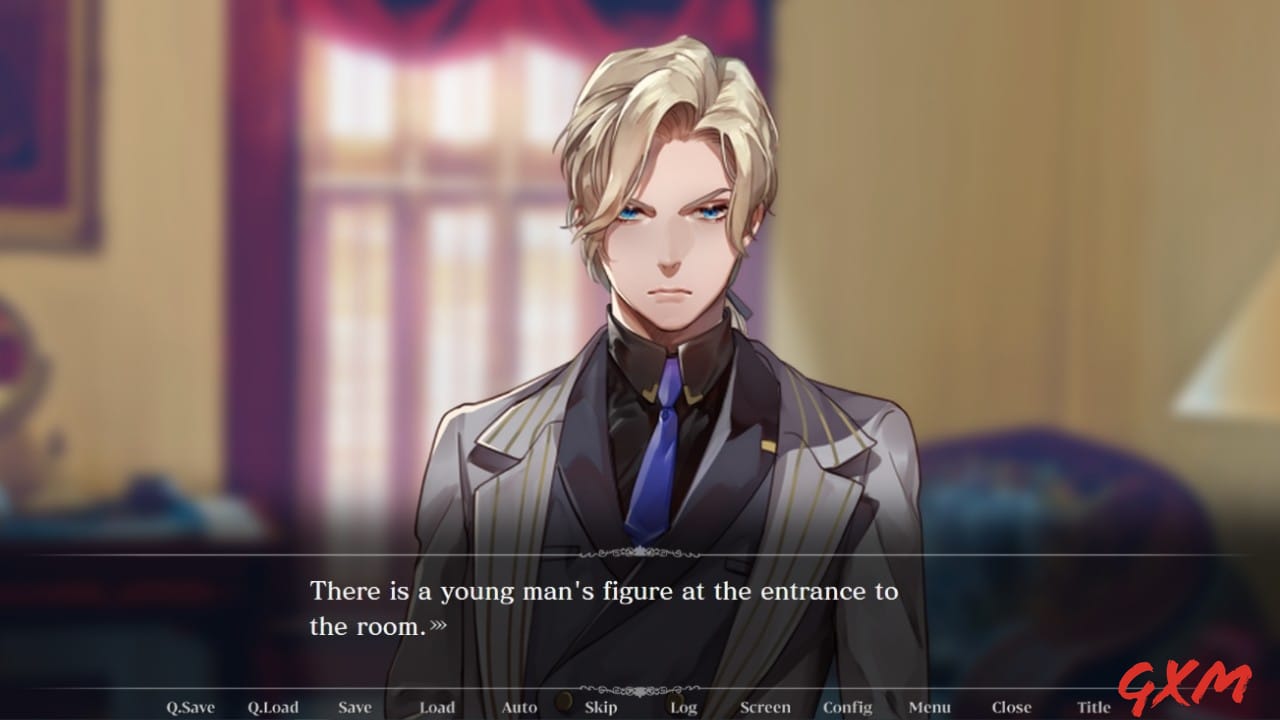Open the Config settings
The image size is (1280, 720).
click(x=848, y=707)
